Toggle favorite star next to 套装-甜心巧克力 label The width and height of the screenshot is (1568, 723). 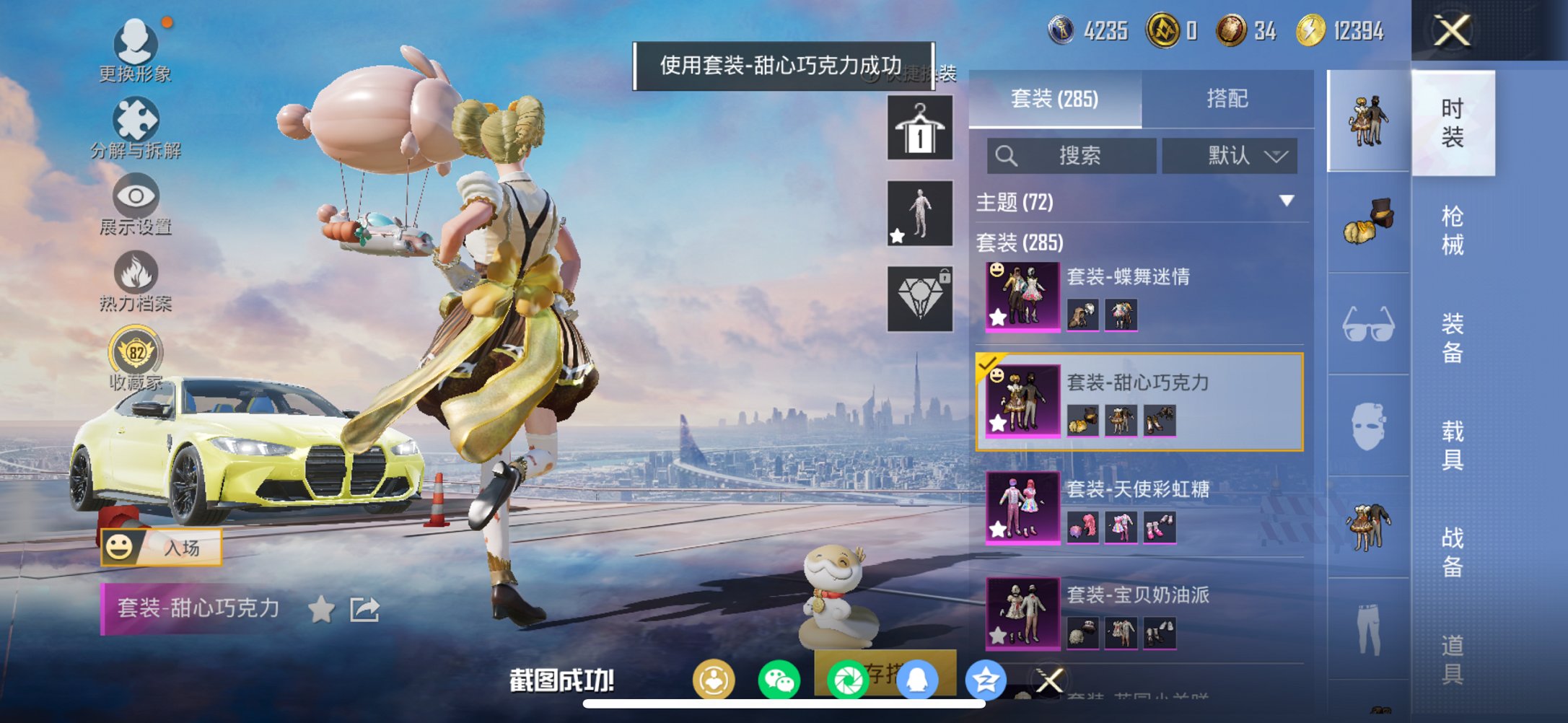[x=321, y=609]
